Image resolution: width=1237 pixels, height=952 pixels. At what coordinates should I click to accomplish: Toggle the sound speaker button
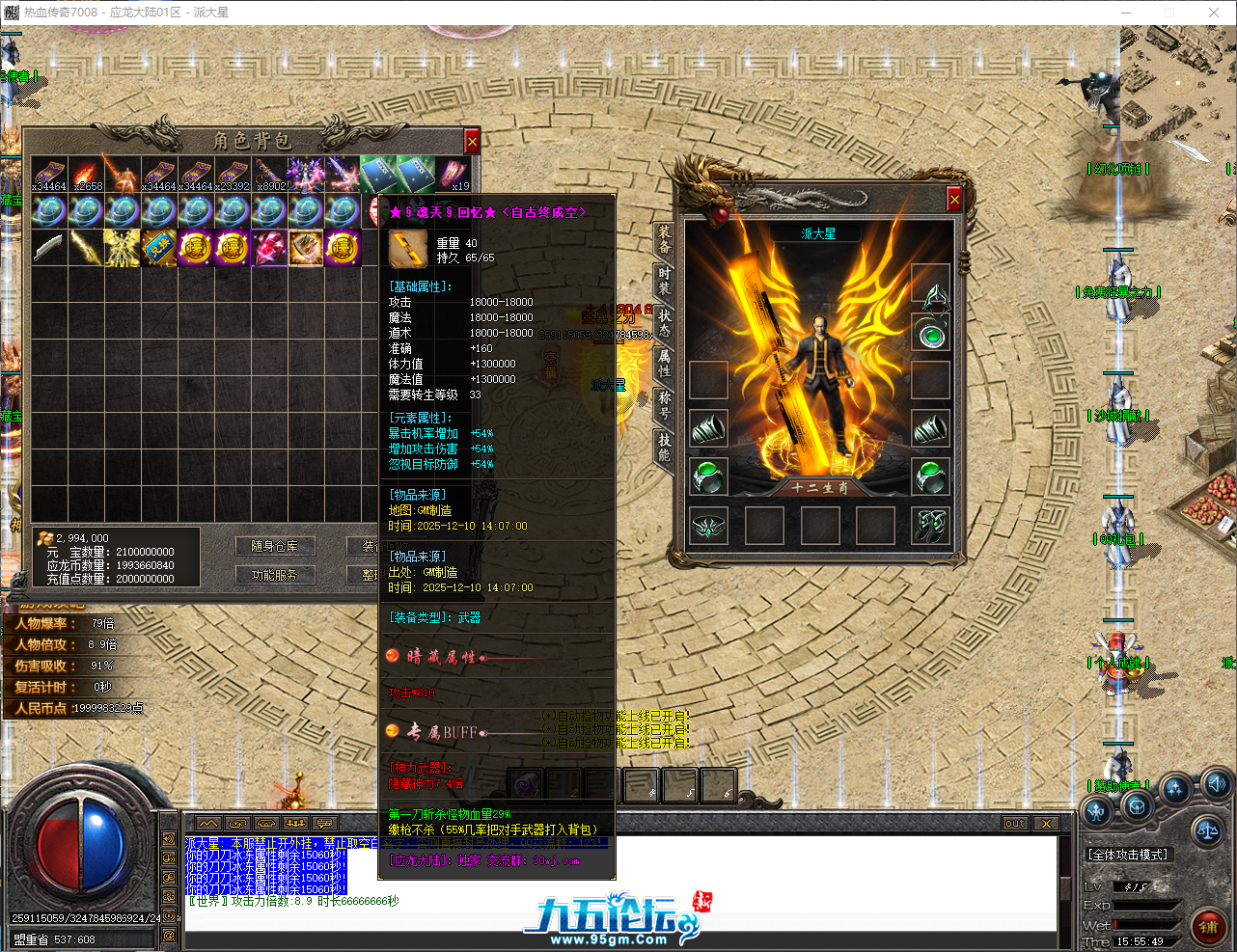point(1217,783)
